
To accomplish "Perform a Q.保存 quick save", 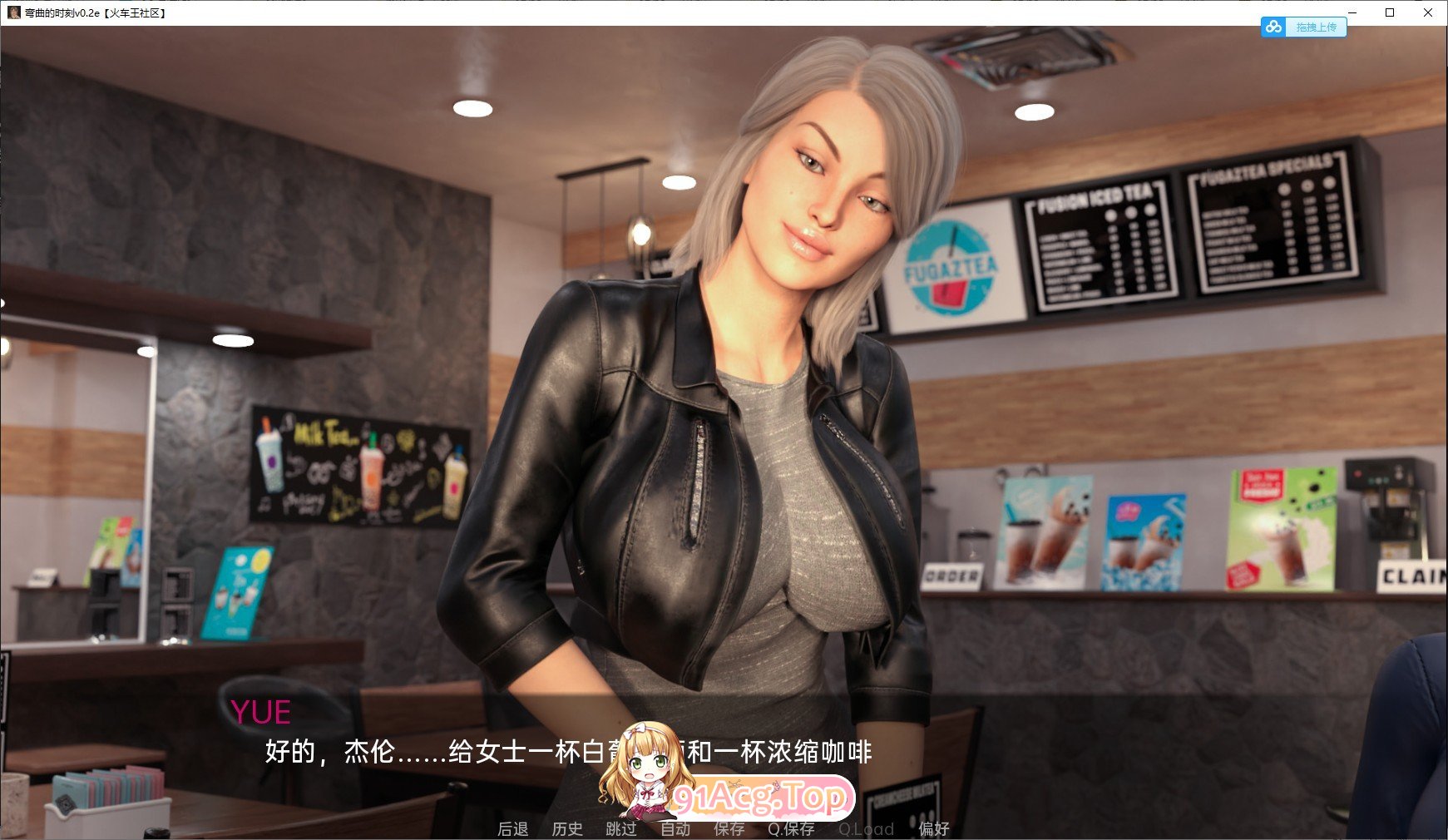I will coord(789,829).
